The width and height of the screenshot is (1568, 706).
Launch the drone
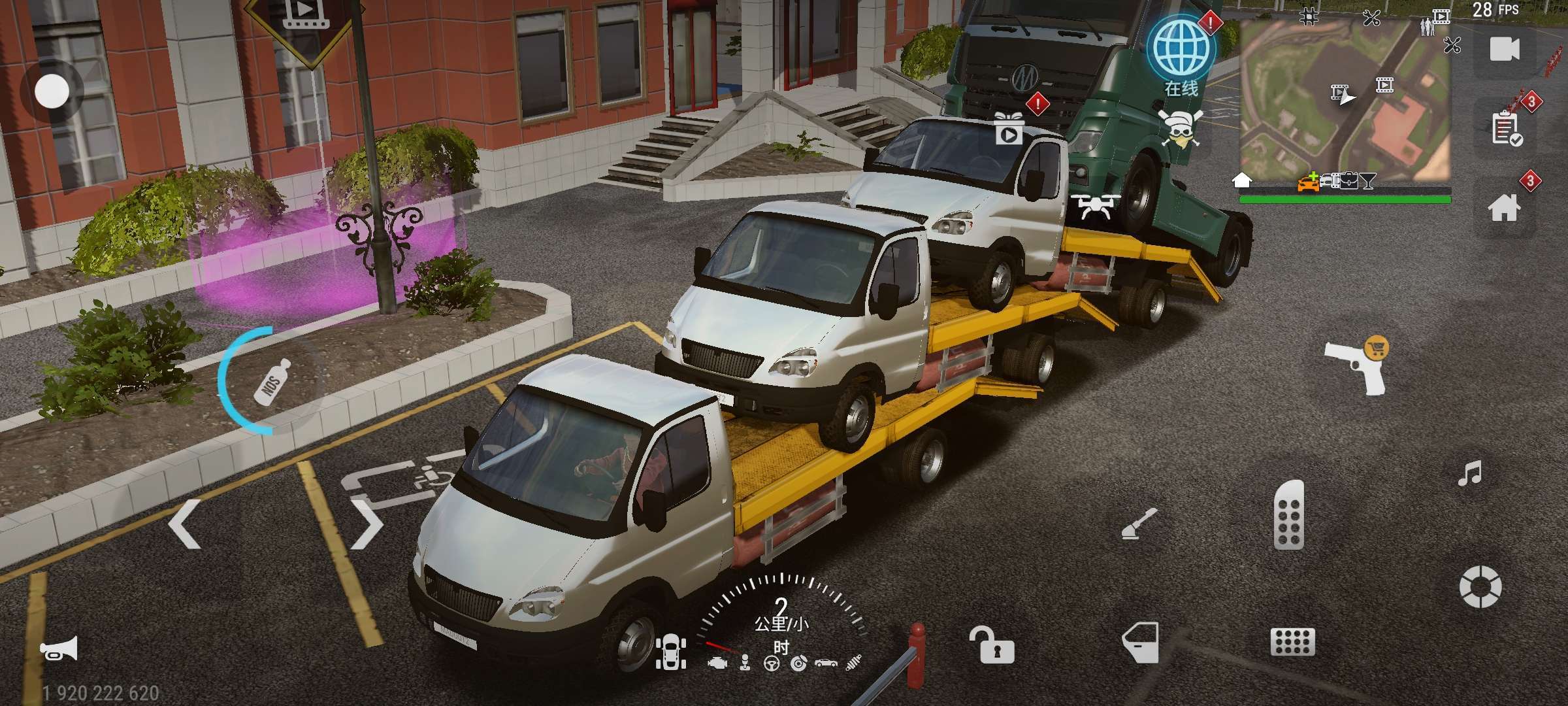1096,206
